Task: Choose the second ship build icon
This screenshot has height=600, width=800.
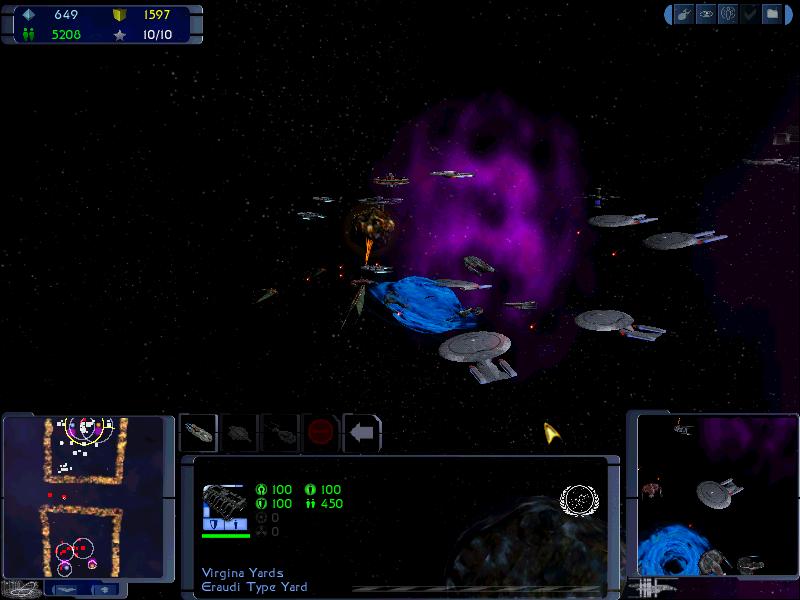Action: pyautogui.click(x=239, y=433)
